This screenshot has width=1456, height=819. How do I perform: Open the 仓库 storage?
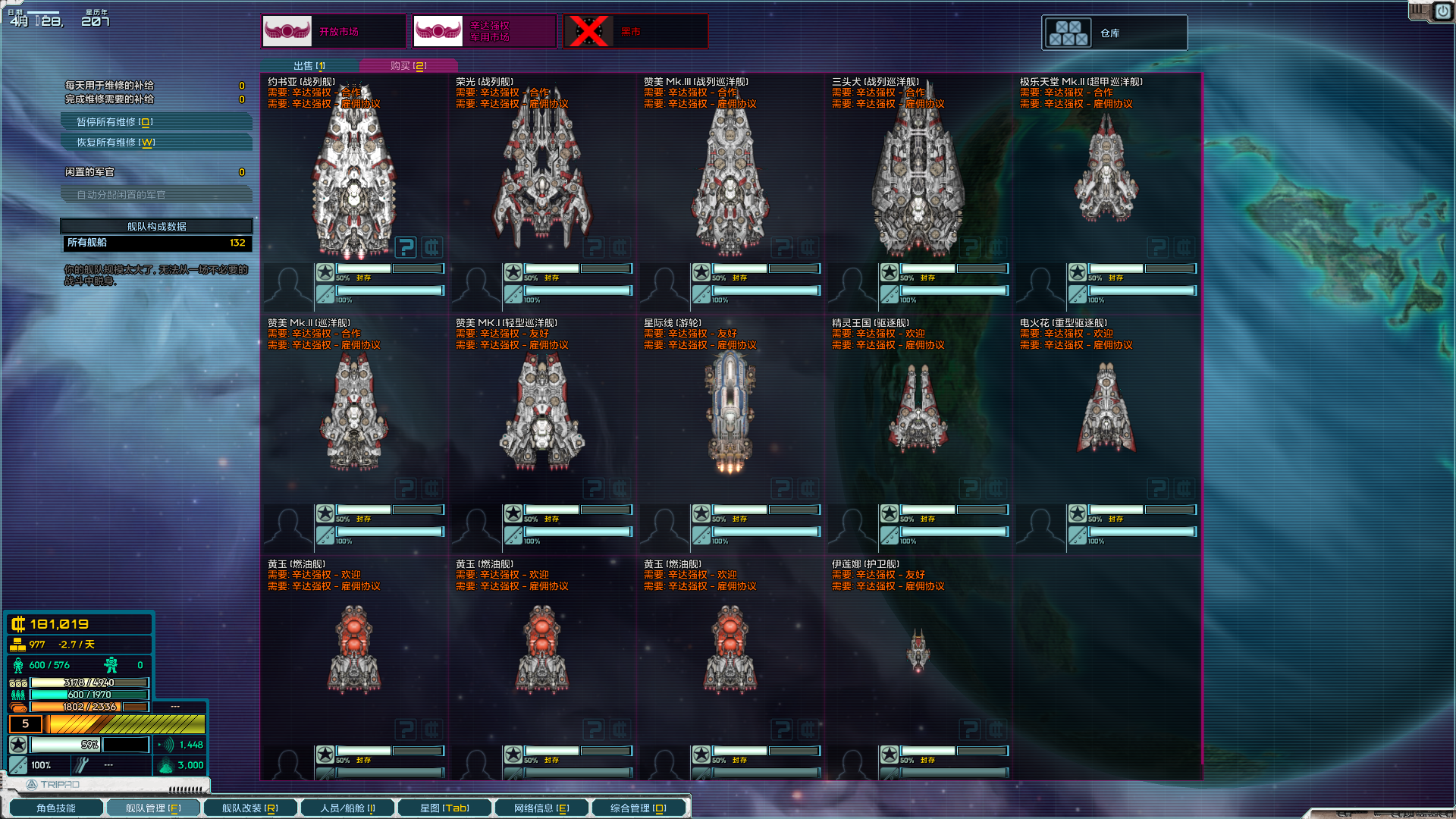(1114, 33)
